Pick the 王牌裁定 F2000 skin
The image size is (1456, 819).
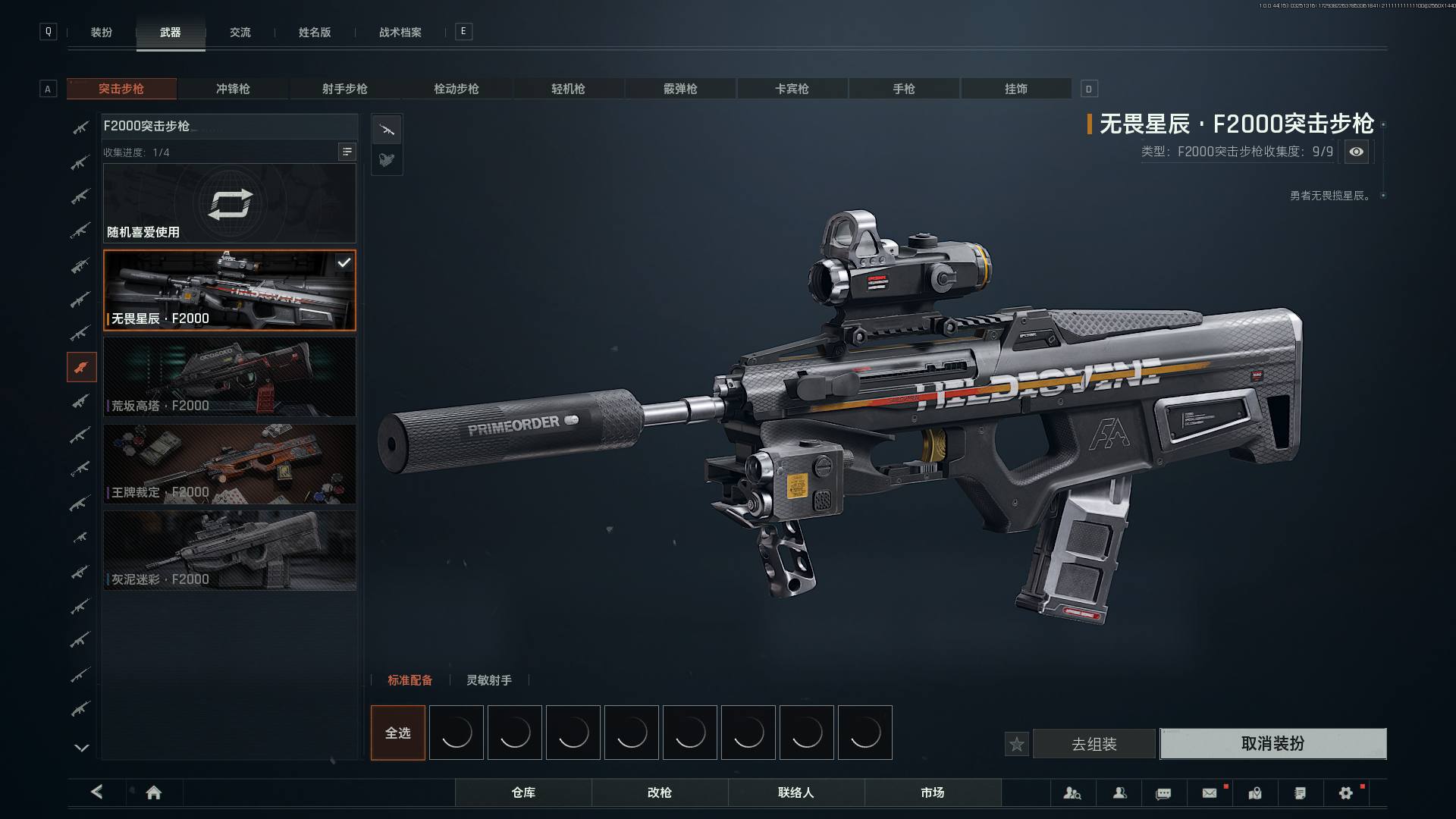point(229,463)
